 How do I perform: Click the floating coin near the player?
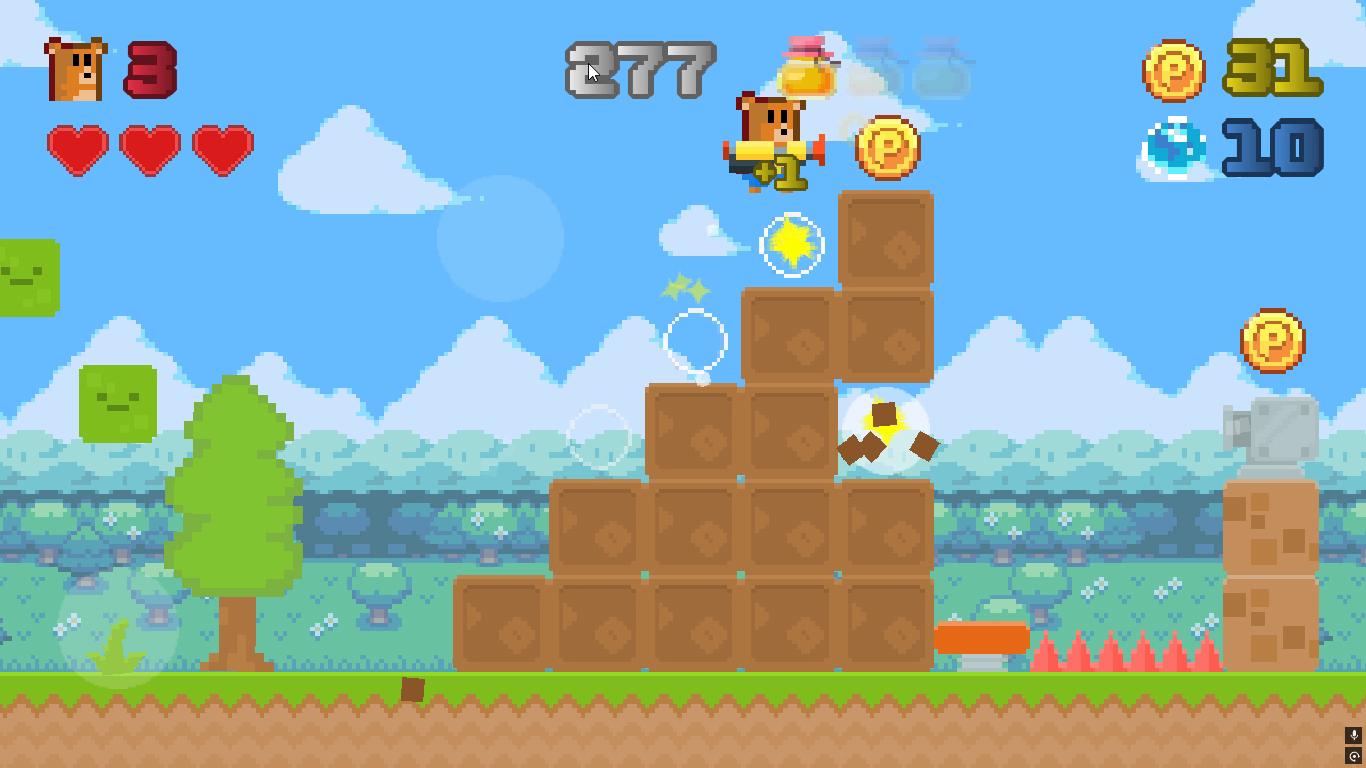click(x=889, y=146)
